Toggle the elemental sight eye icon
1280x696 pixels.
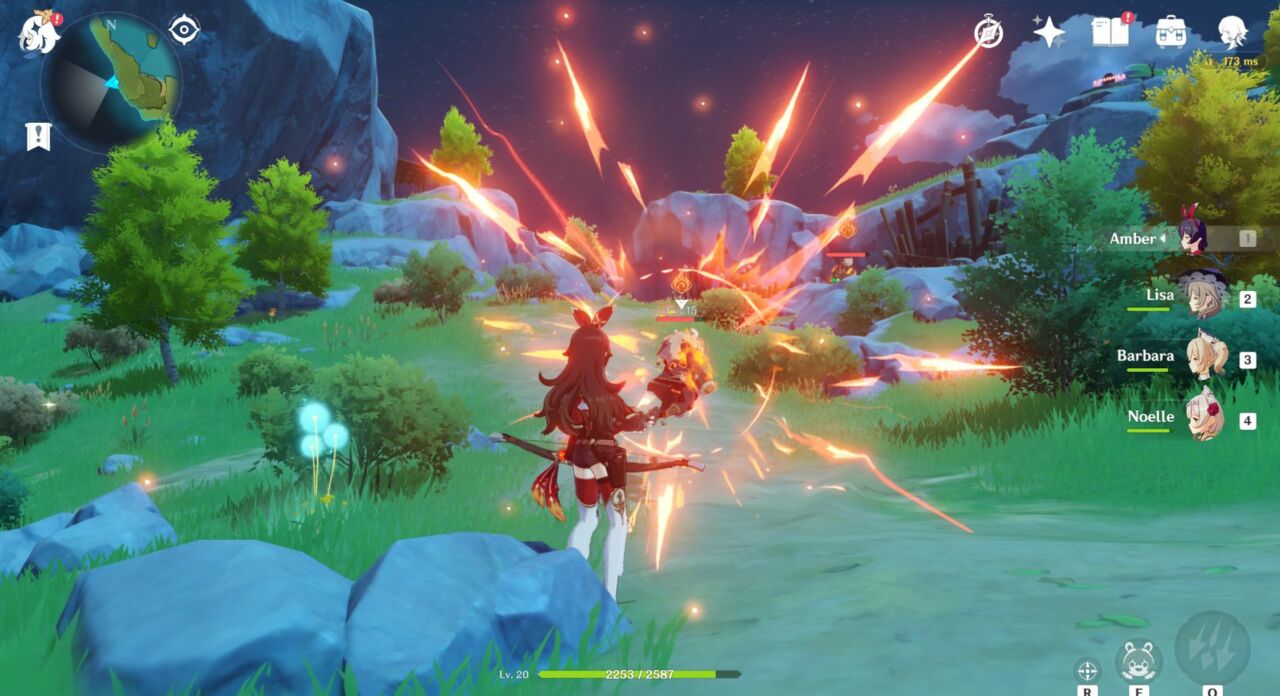[x=184, y=30]
